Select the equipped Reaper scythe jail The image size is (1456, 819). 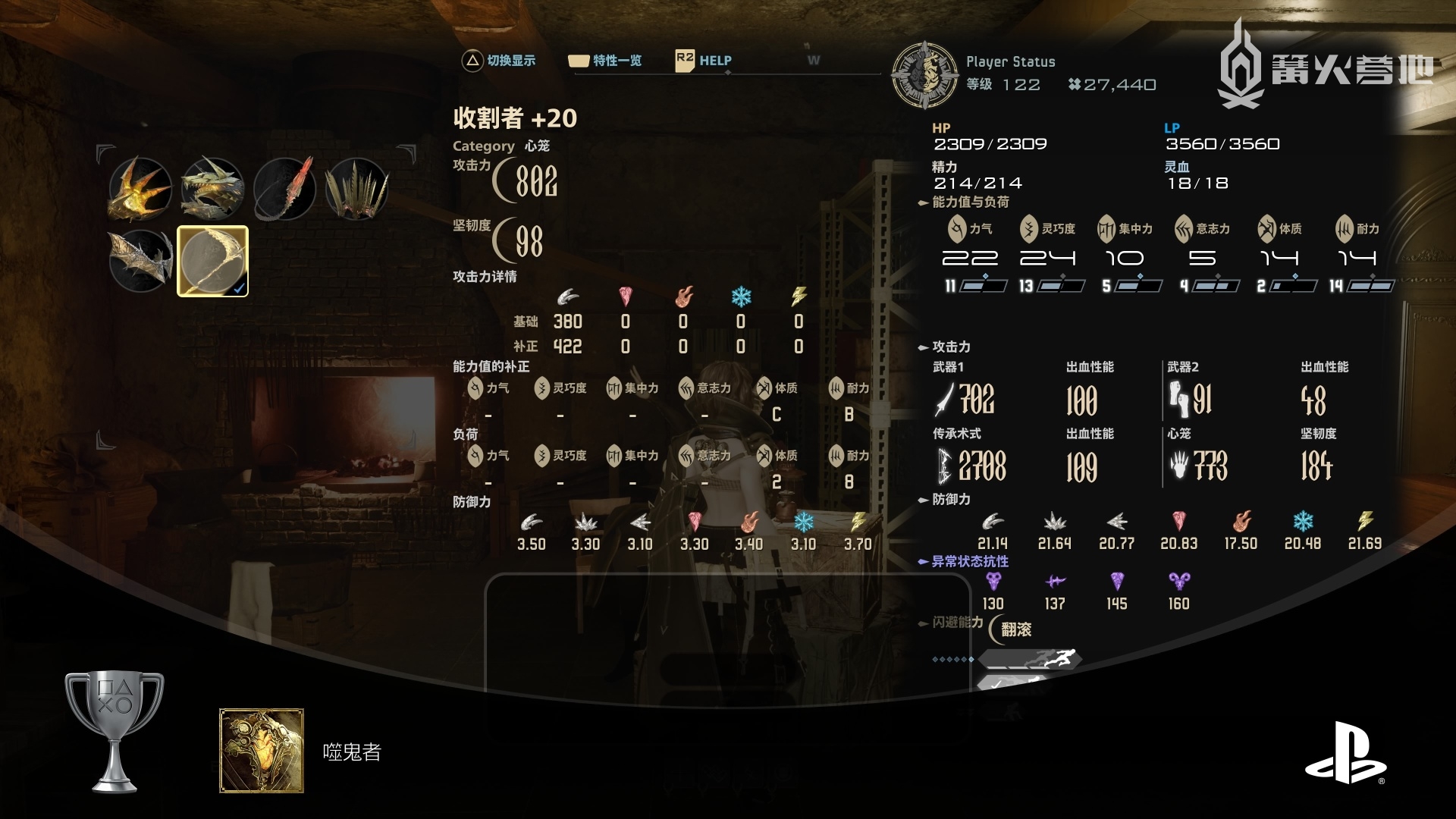click(x=212, y=261)
